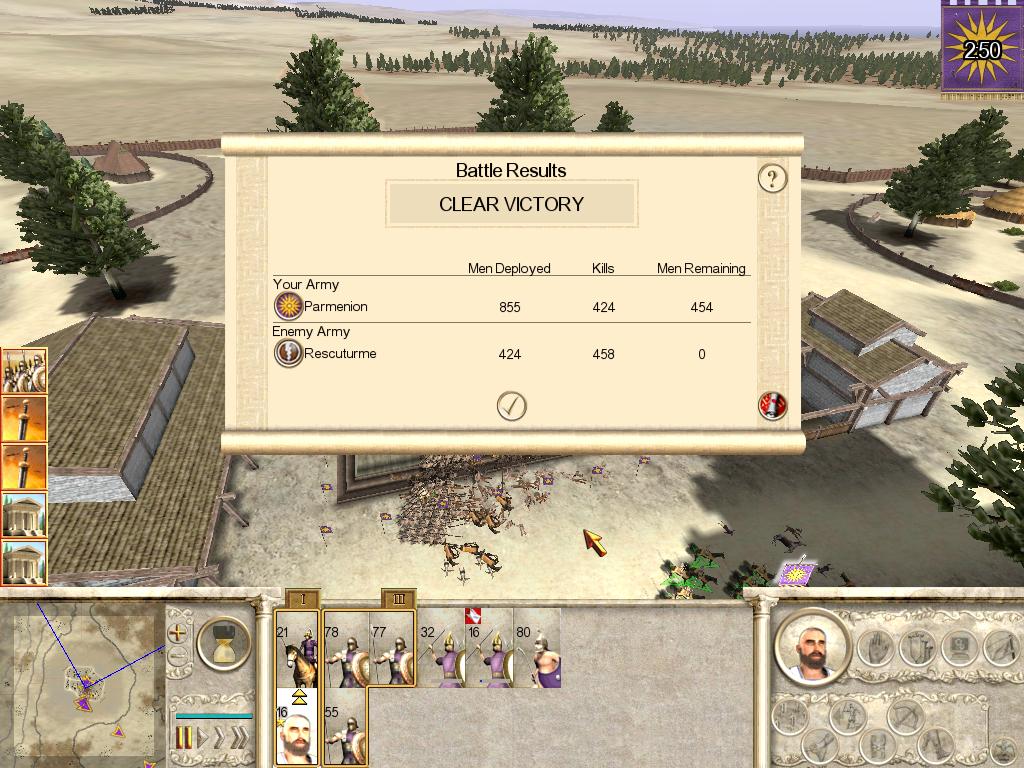Pause the battle using the pause button

coord(183,738)
